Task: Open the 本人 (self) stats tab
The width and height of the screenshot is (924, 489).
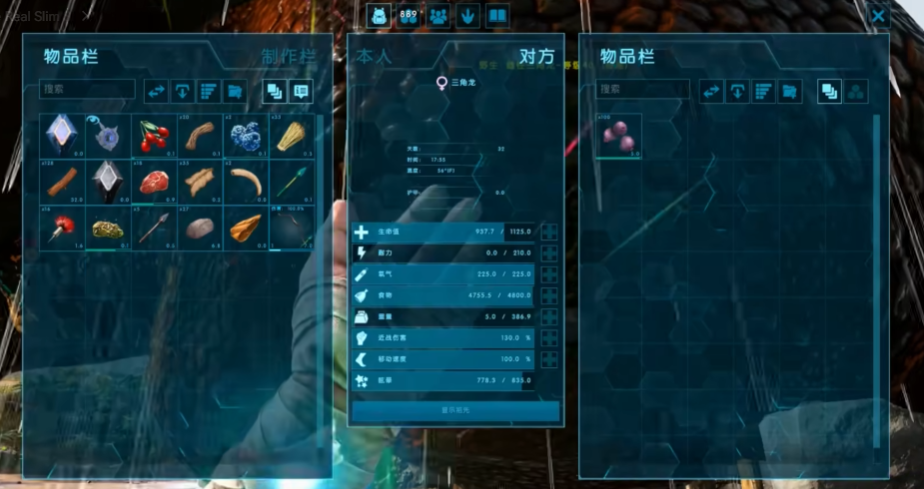Action: point(374,57)
